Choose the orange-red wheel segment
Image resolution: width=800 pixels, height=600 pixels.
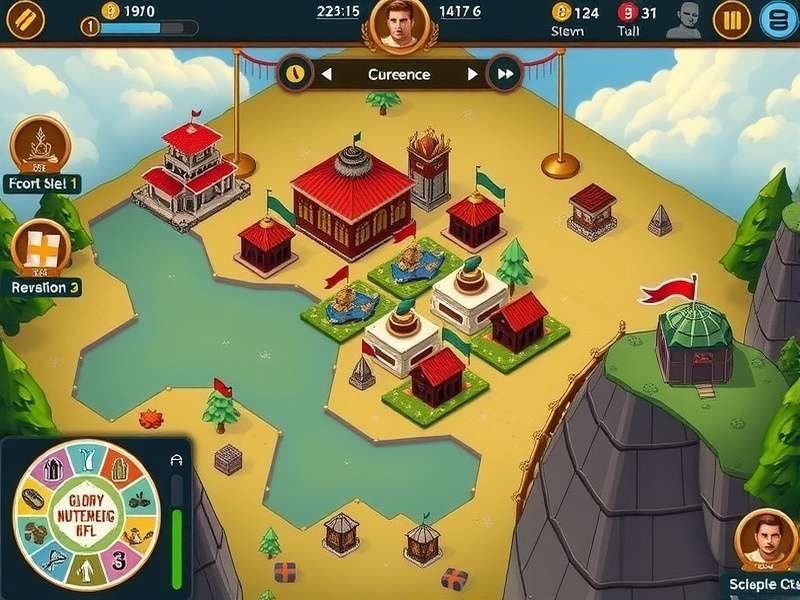121,470
